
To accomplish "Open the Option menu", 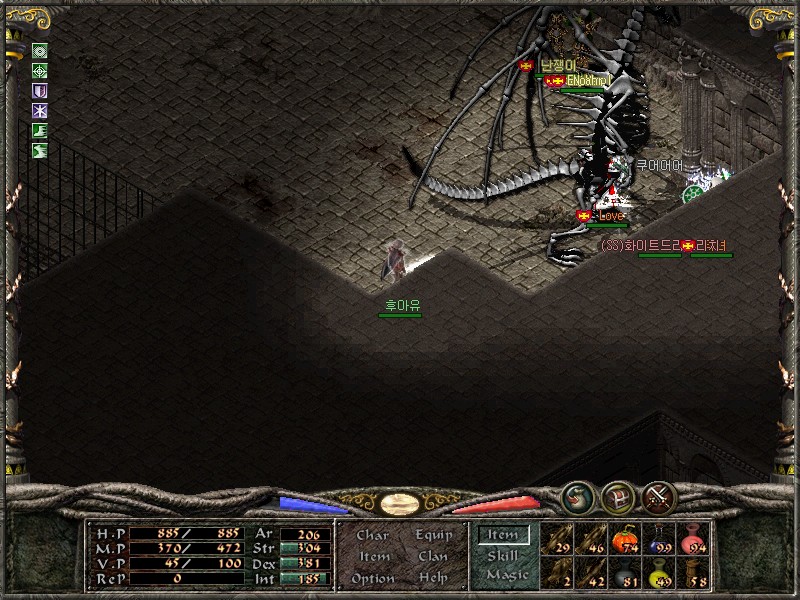I will (x=372, y=578).
